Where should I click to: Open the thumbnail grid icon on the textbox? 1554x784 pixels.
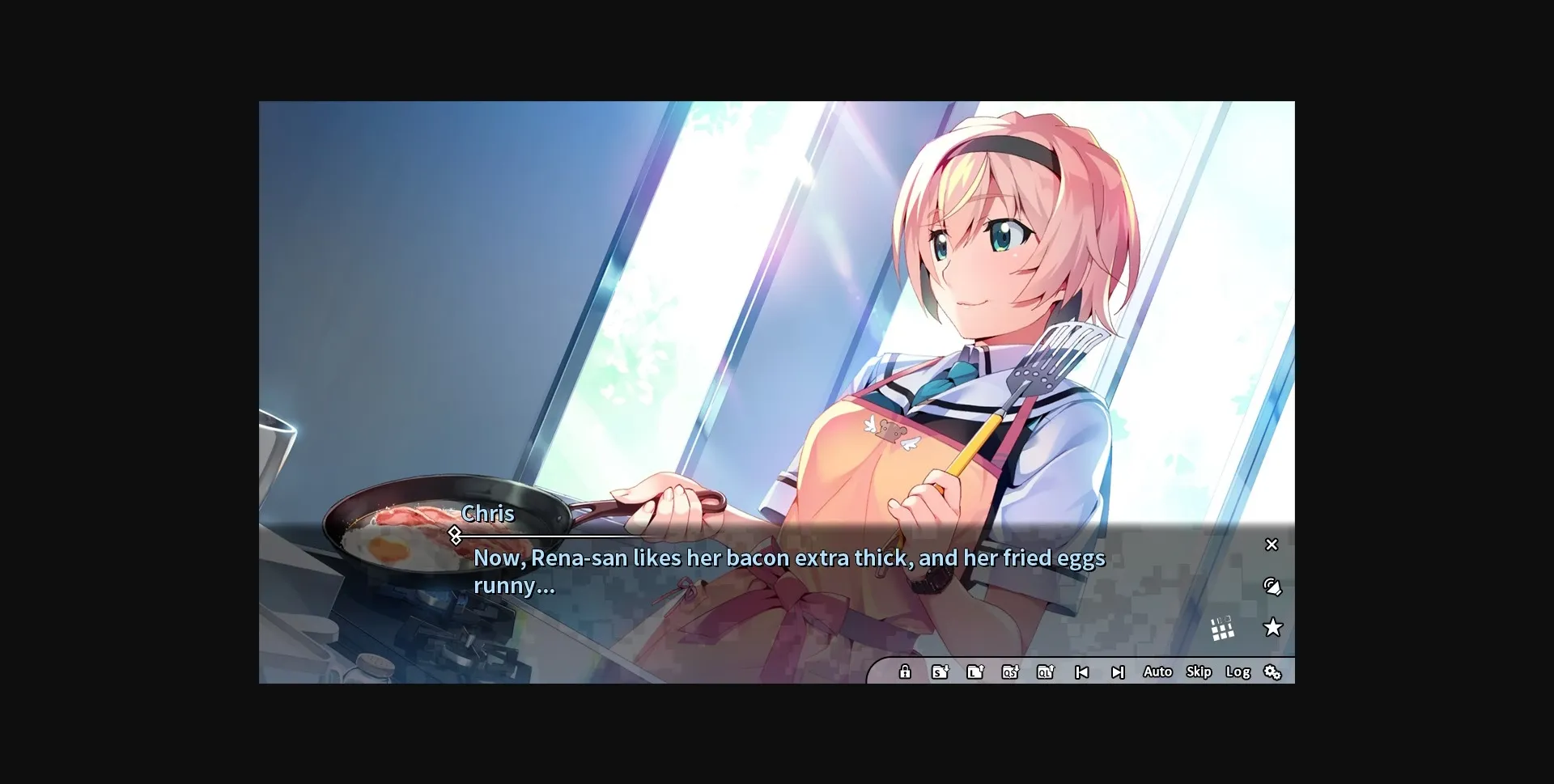[1223, 628]
